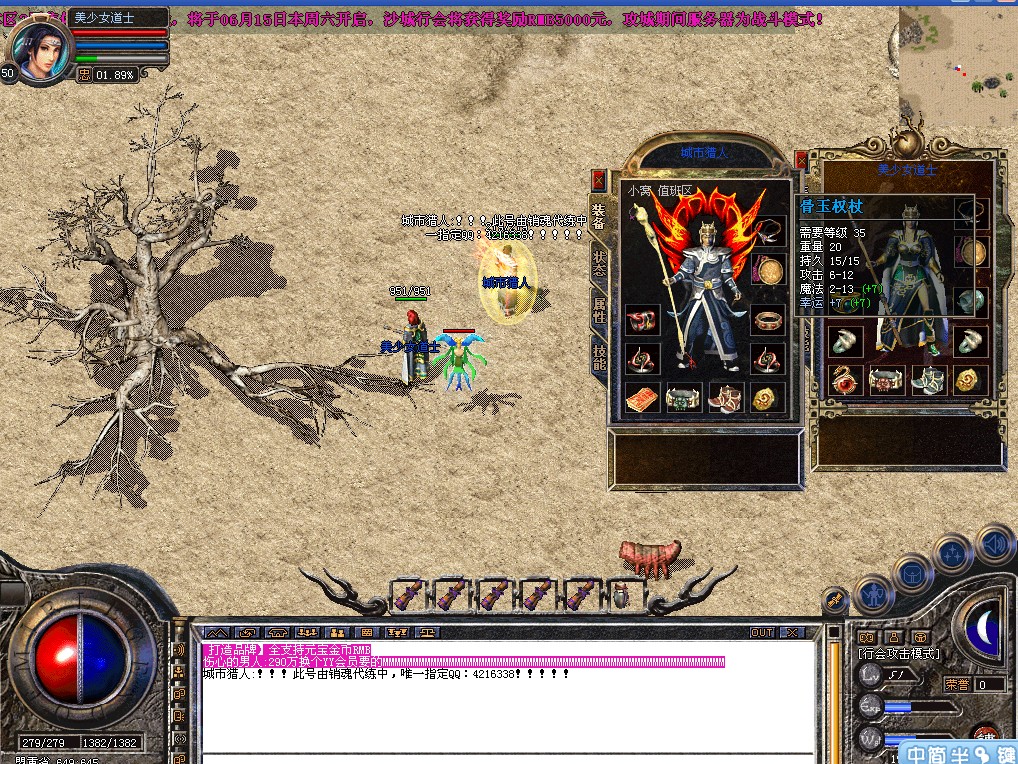Click the minimap

click(x=957, y=62)
